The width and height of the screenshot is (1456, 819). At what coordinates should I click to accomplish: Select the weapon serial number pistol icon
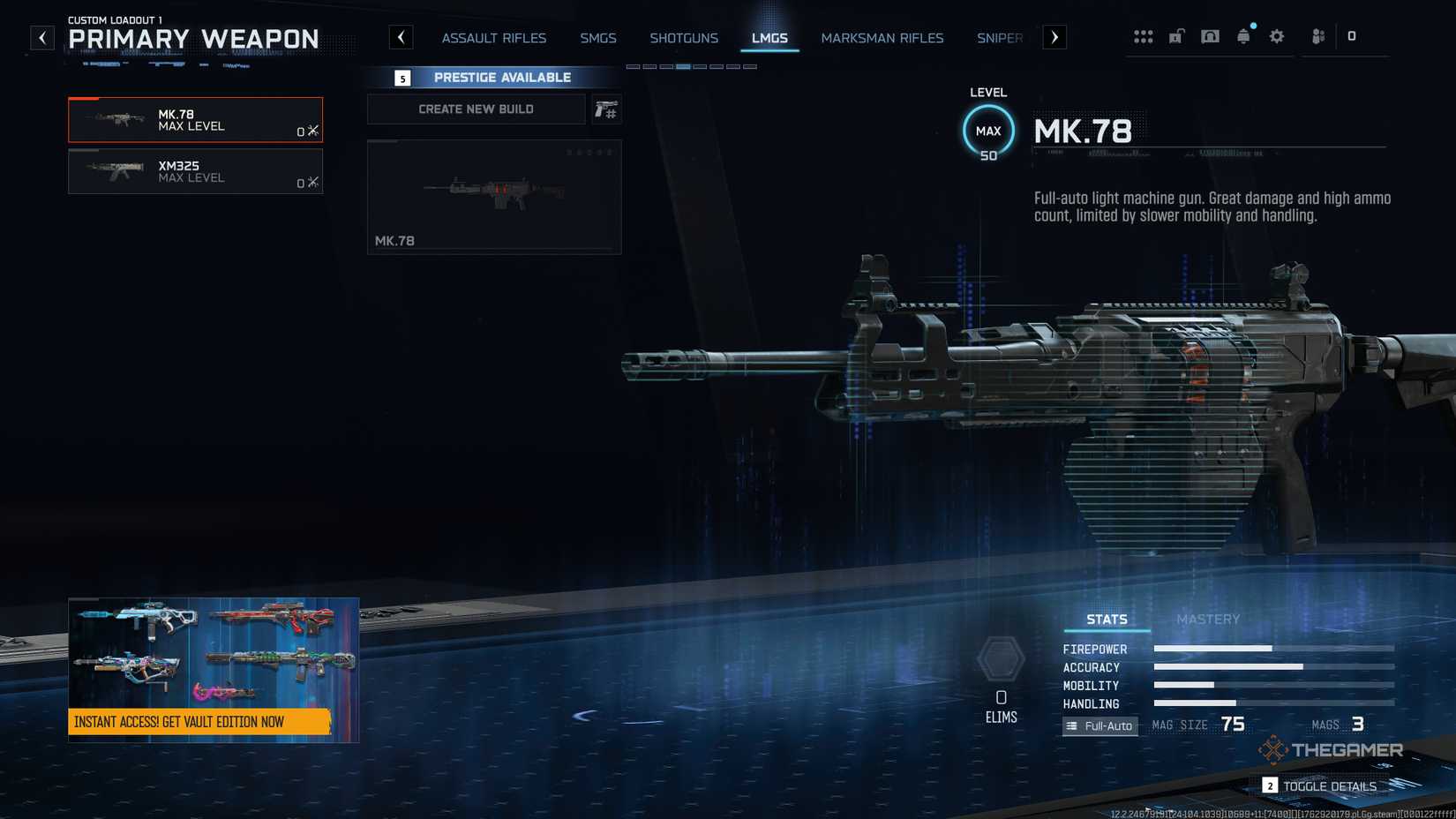point(606,109)
